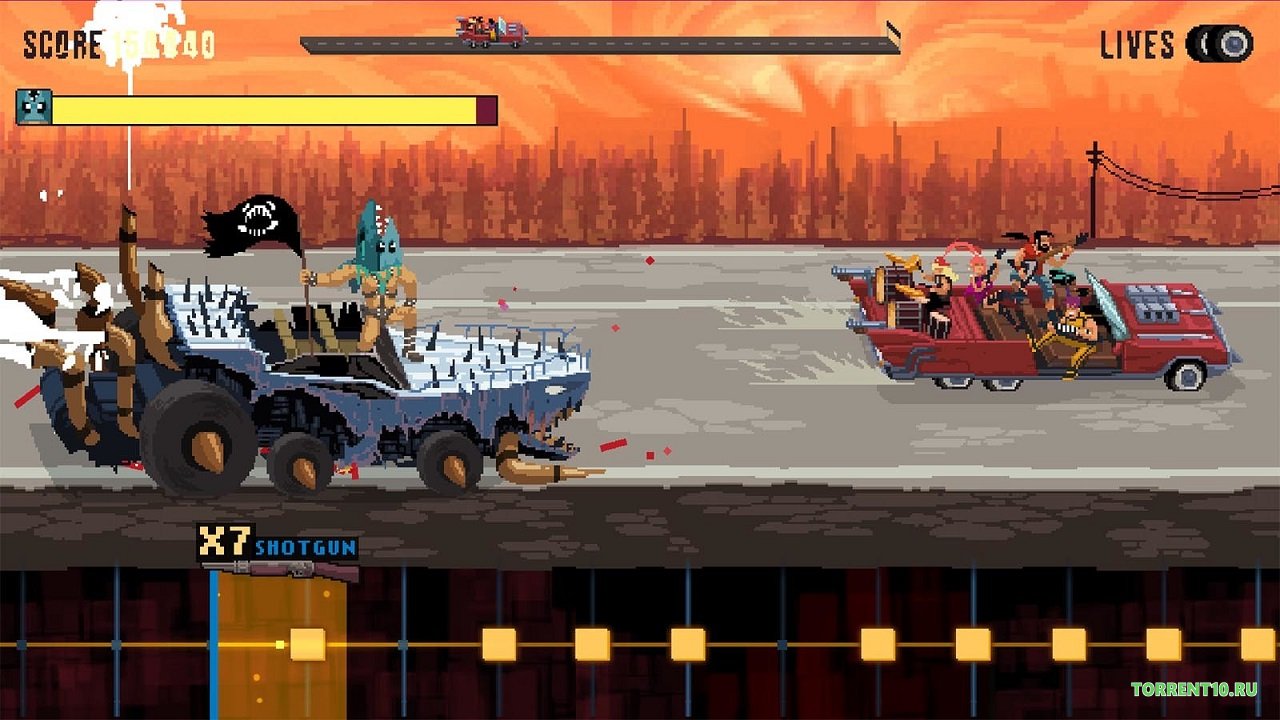The image size is (1280, 720).
Task: Click the red car marker on the progress track
Action: [x=492, y=31]
